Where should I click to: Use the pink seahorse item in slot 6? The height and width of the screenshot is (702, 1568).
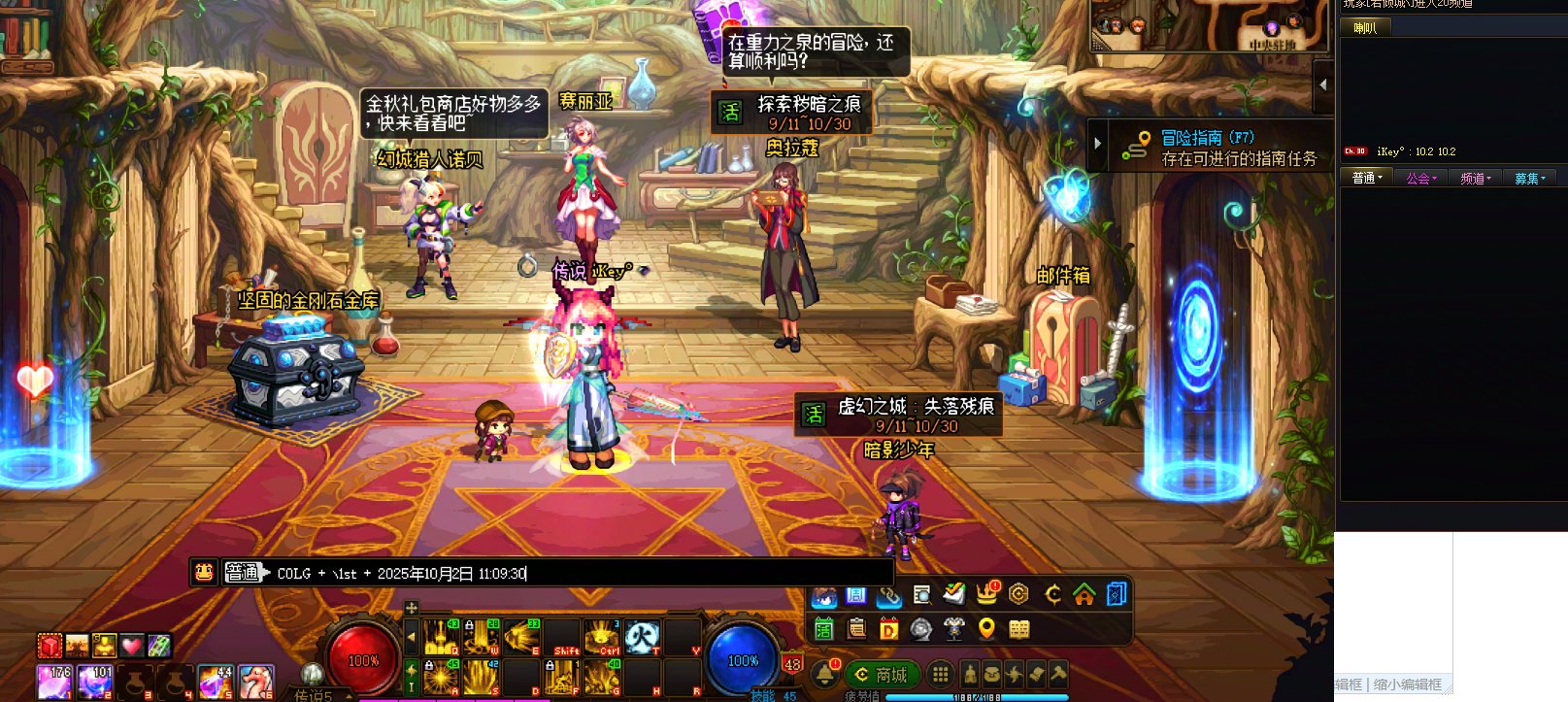point(255,681)
